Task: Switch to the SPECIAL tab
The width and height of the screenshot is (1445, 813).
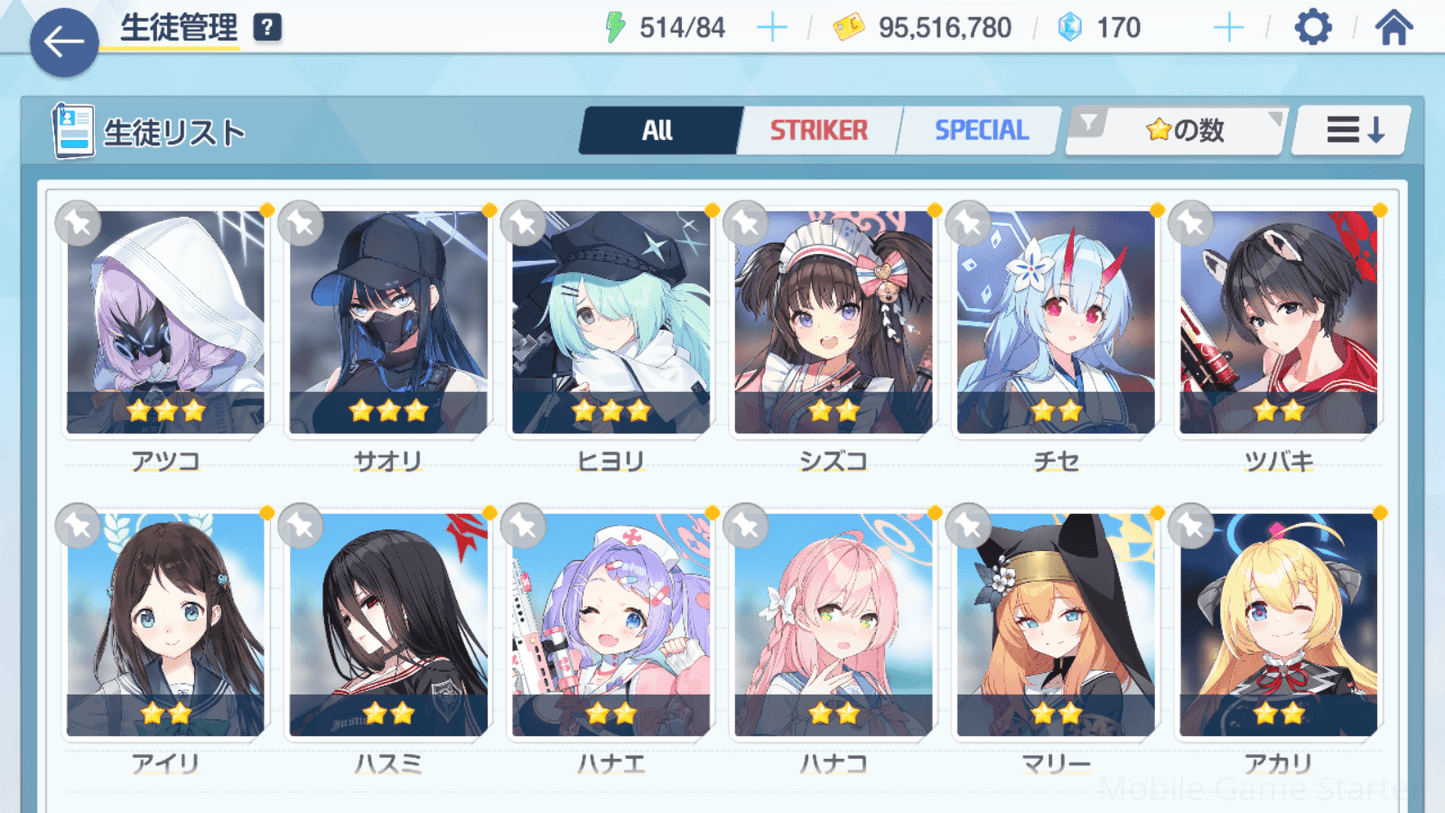Action: coord(980,130)
